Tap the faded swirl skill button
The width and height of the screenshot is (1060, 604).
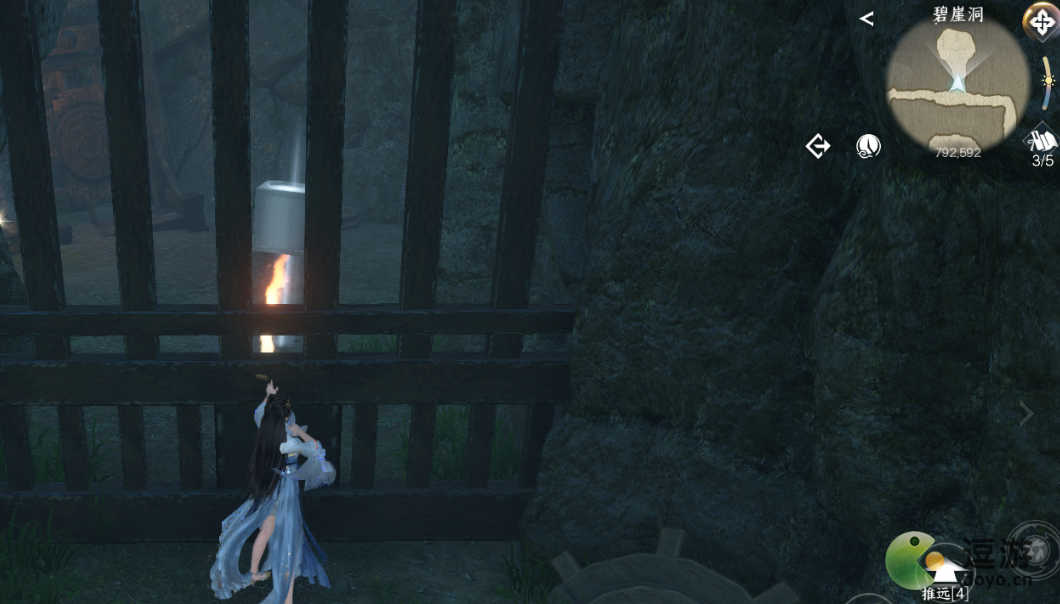point(1033,549)
